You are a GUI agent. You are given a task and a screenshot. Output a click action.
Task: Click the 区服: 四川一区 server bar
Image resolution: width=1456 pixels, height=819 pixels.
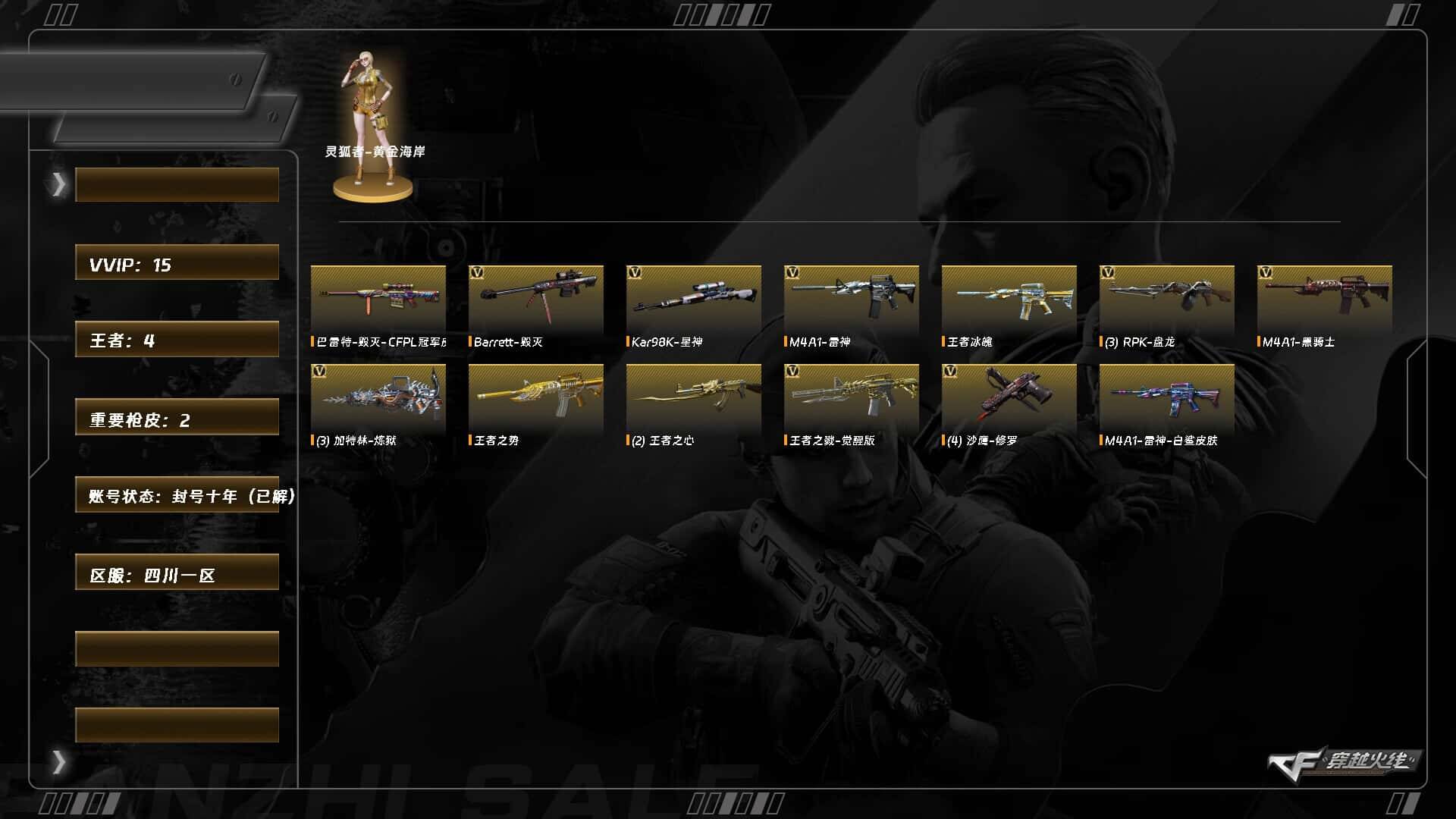pos(177,573)
